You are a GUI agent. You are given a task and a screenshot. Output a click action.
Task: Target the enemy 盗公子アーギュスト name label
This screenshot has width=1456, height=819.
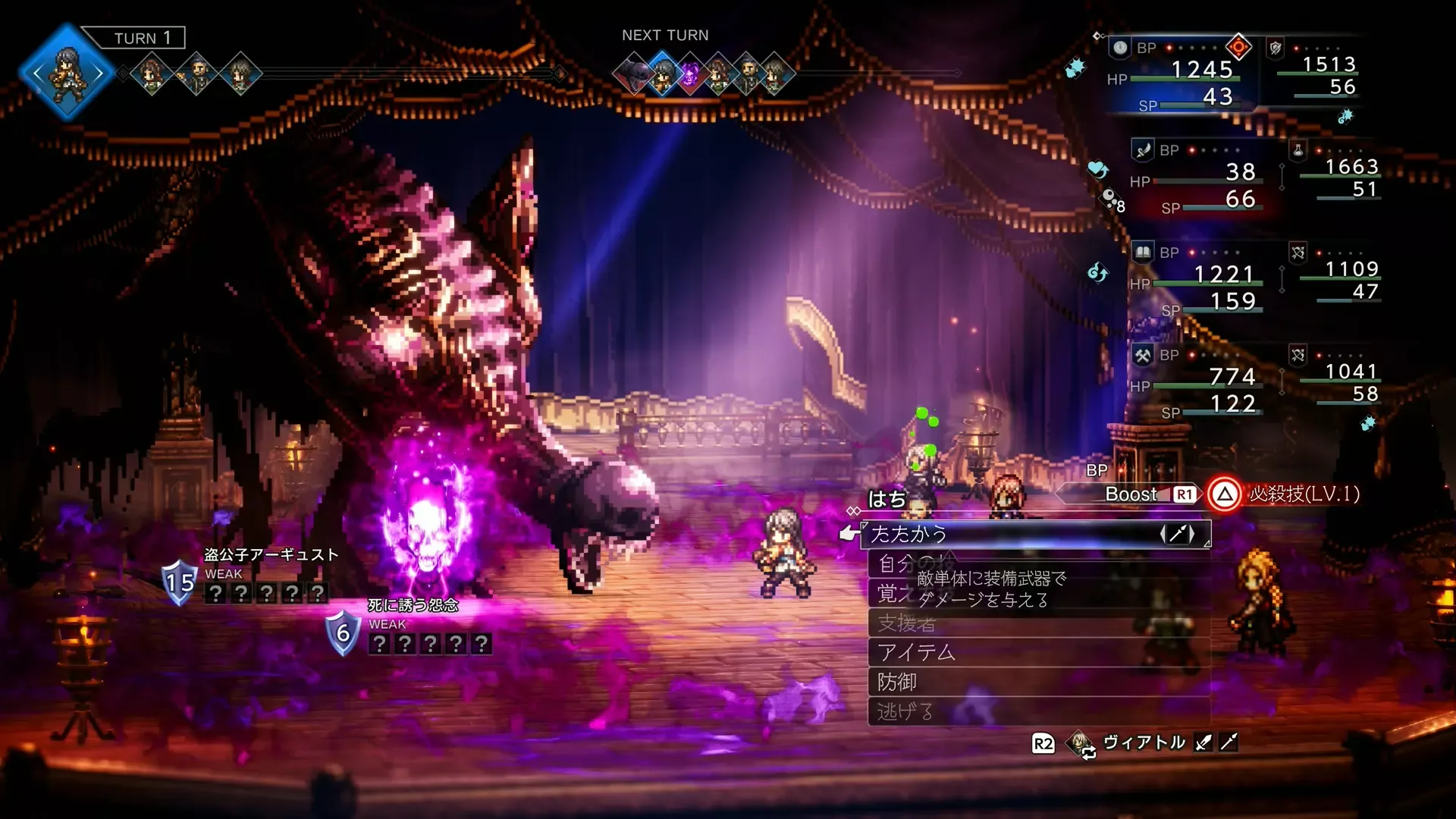(271, 555)
